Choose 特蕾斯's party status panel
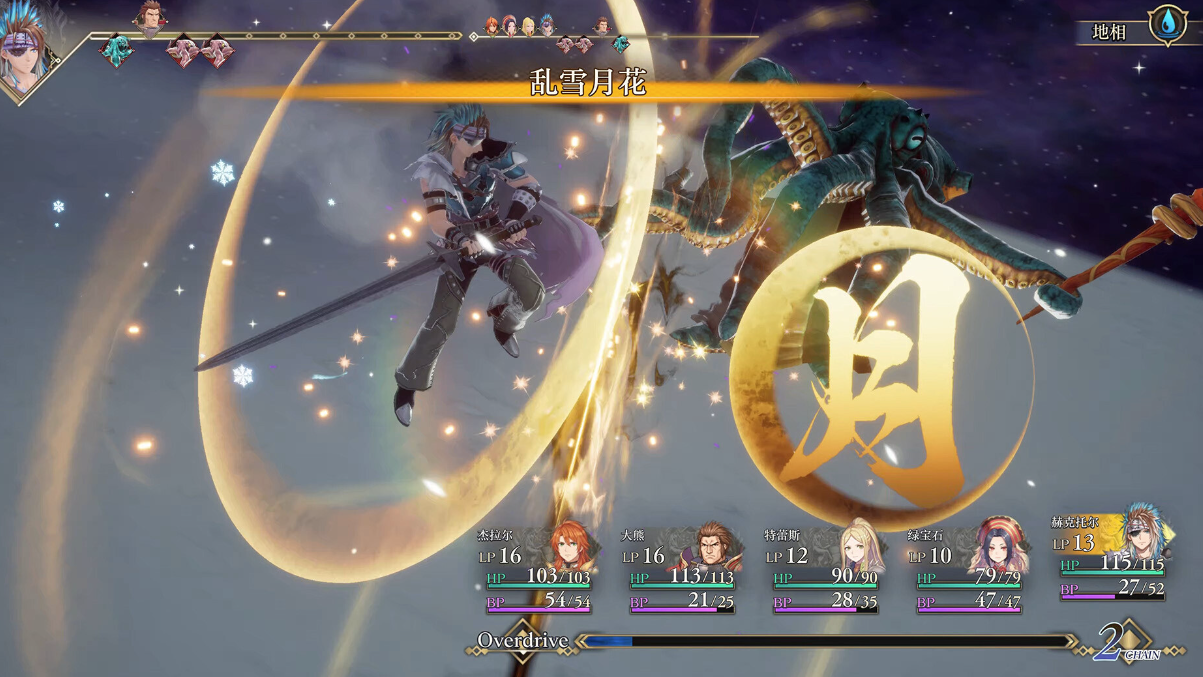Screen dimensions: 1203x677 825,570
